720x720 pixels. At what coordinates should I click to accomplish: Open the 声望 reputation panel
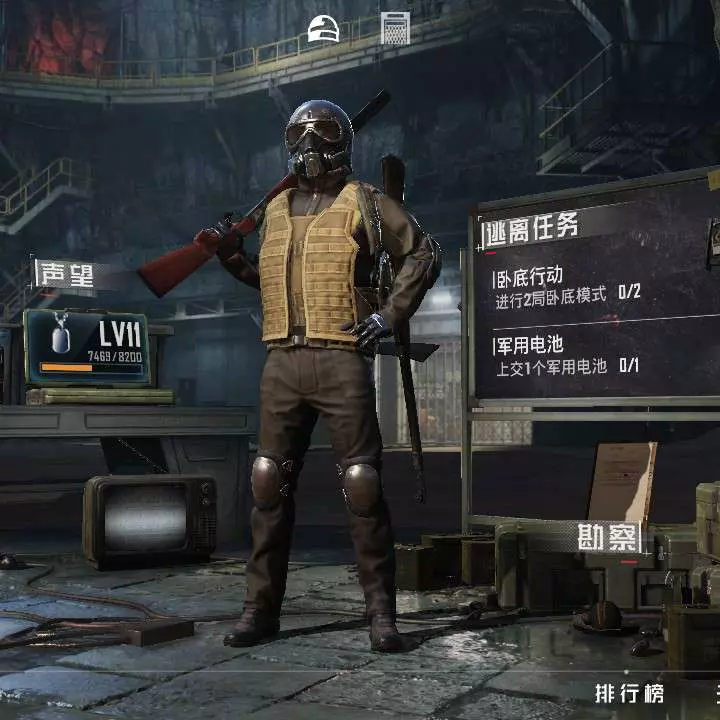point(64,273)
